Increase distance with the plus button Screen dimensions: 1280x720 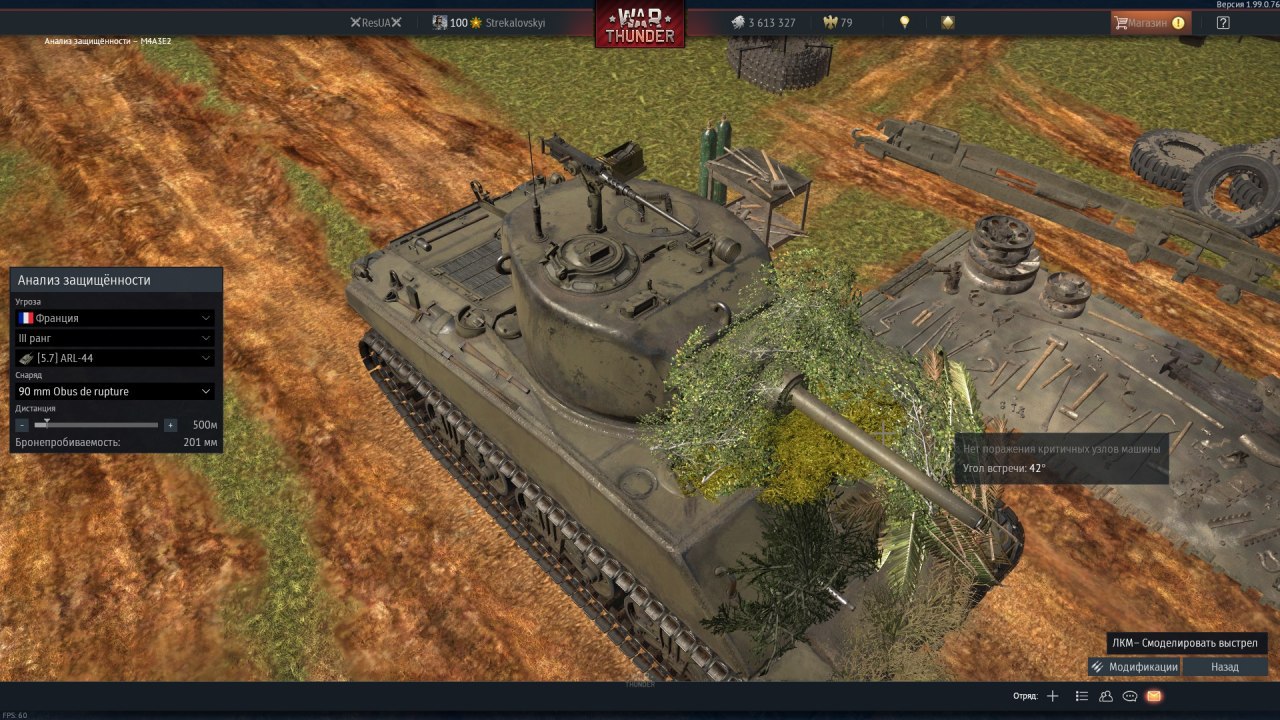pos(170,425)
